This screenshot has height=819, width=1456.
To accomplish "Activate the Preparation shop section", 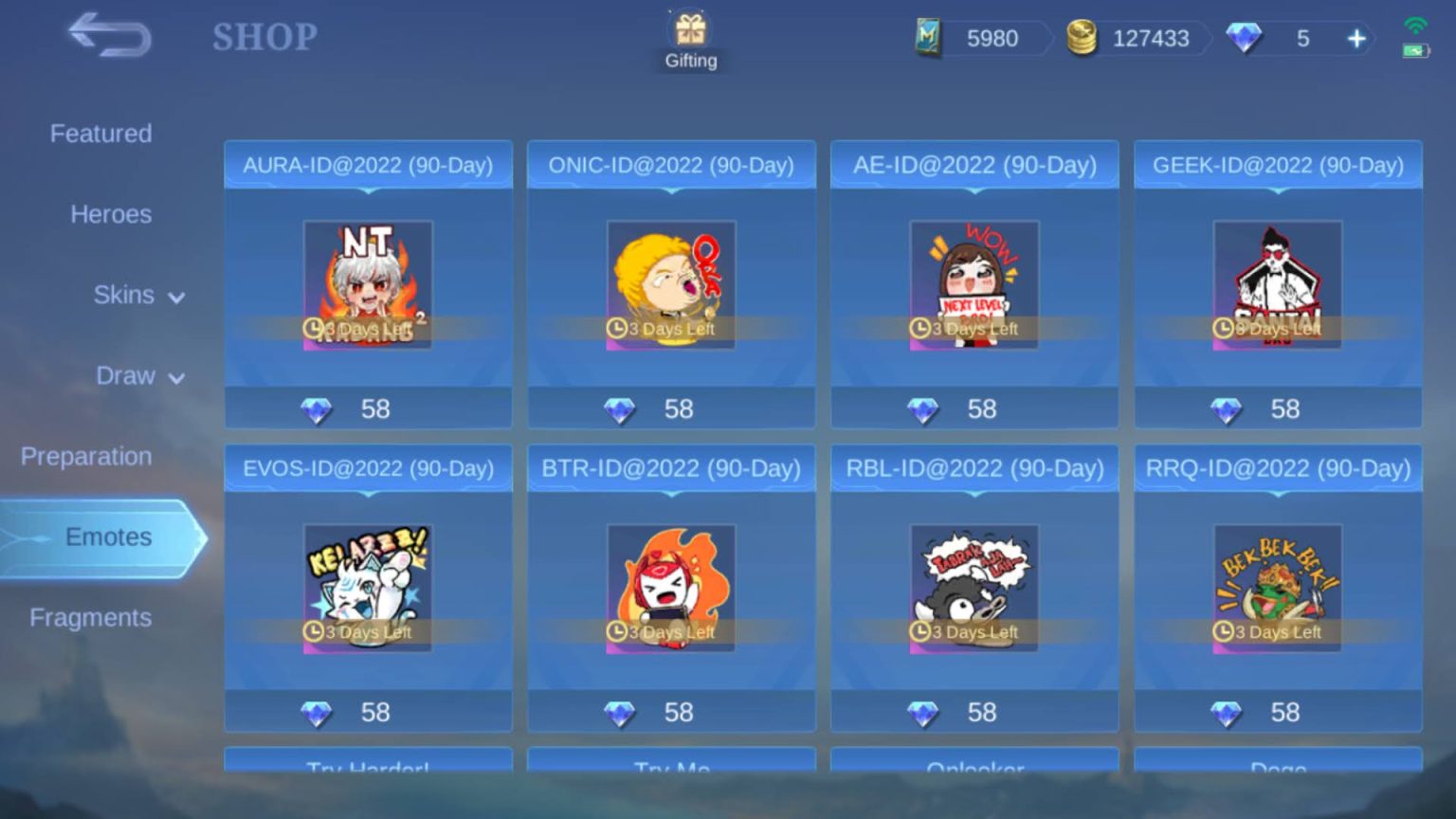I will coord(86,456).
